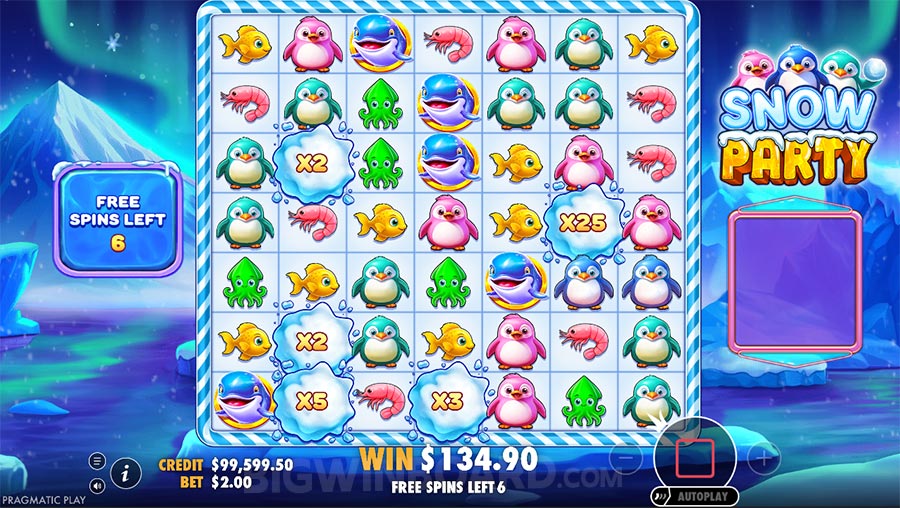This screenshot has width=900, height=508.
Task: Increase the bet with the plus button
Action: [x=763, y=460]
